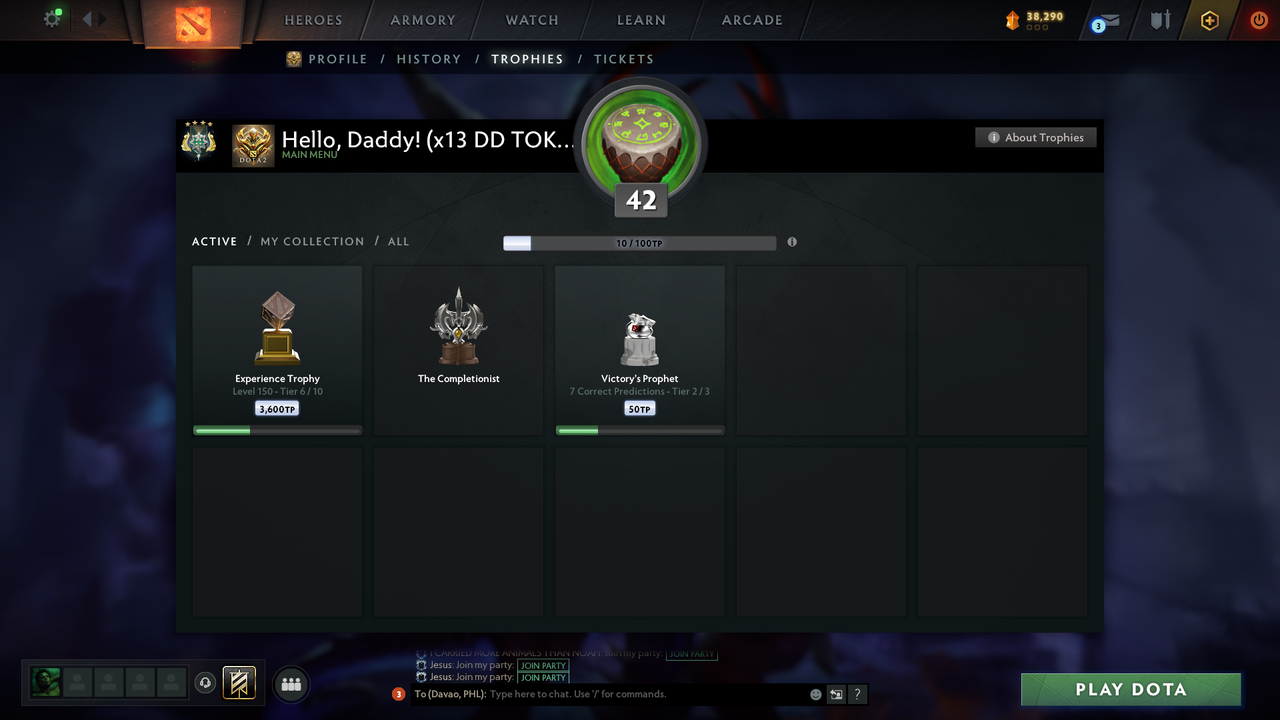
Task: Open the party friends icon near chat
Action: point(289,684)
